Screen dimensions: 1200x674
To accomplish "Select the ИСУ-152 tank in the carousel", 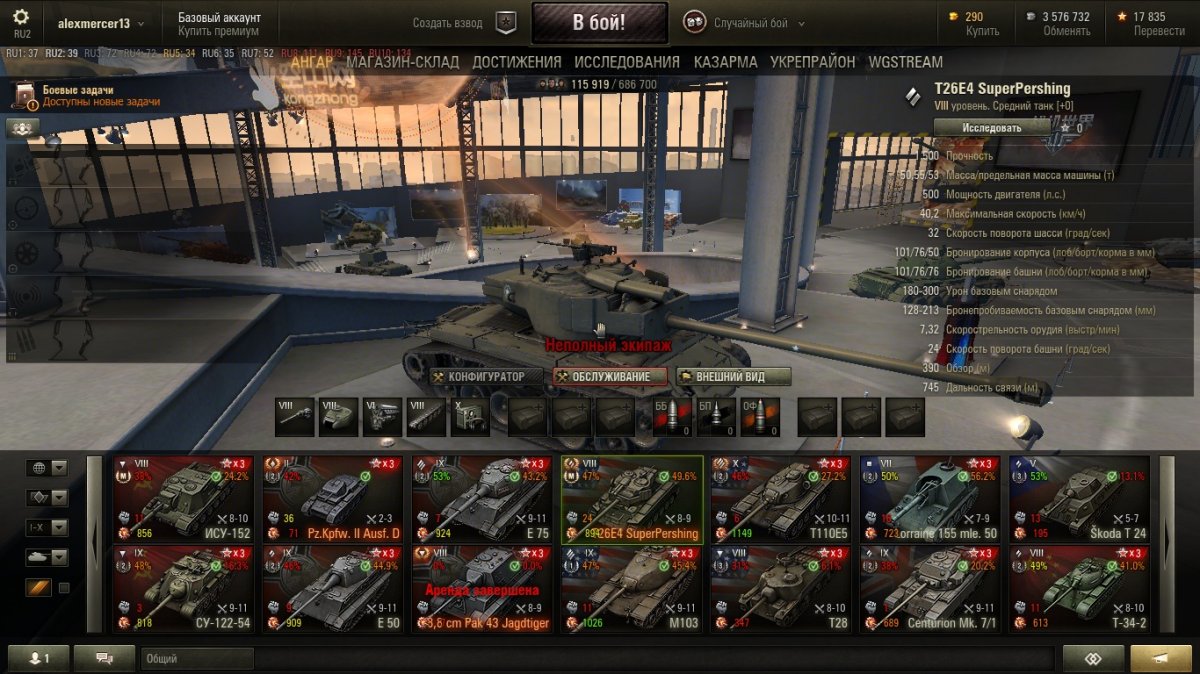I will (x=182, y=498).
